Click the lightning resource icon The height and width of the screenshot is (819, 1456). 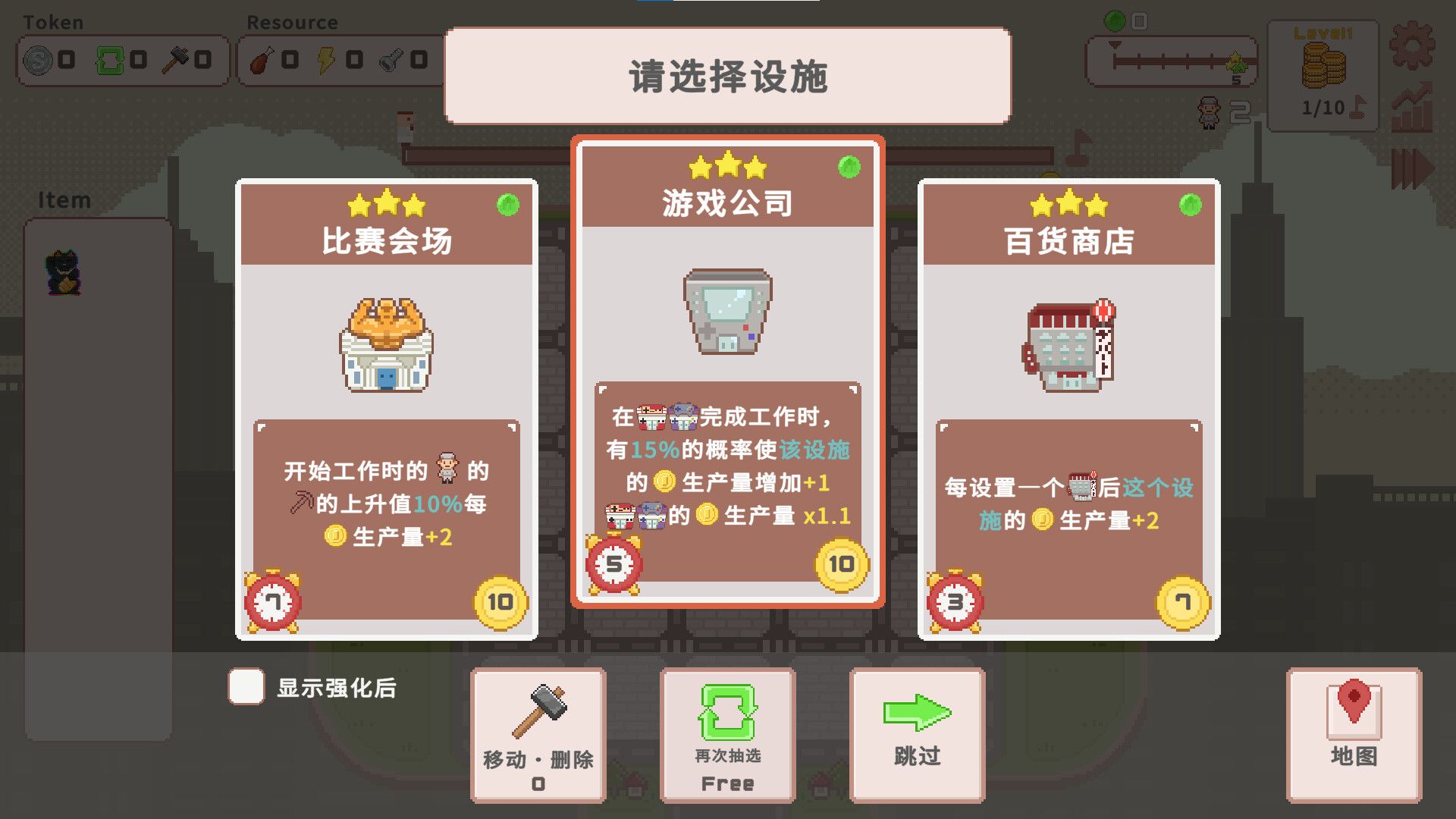(325, 61)
